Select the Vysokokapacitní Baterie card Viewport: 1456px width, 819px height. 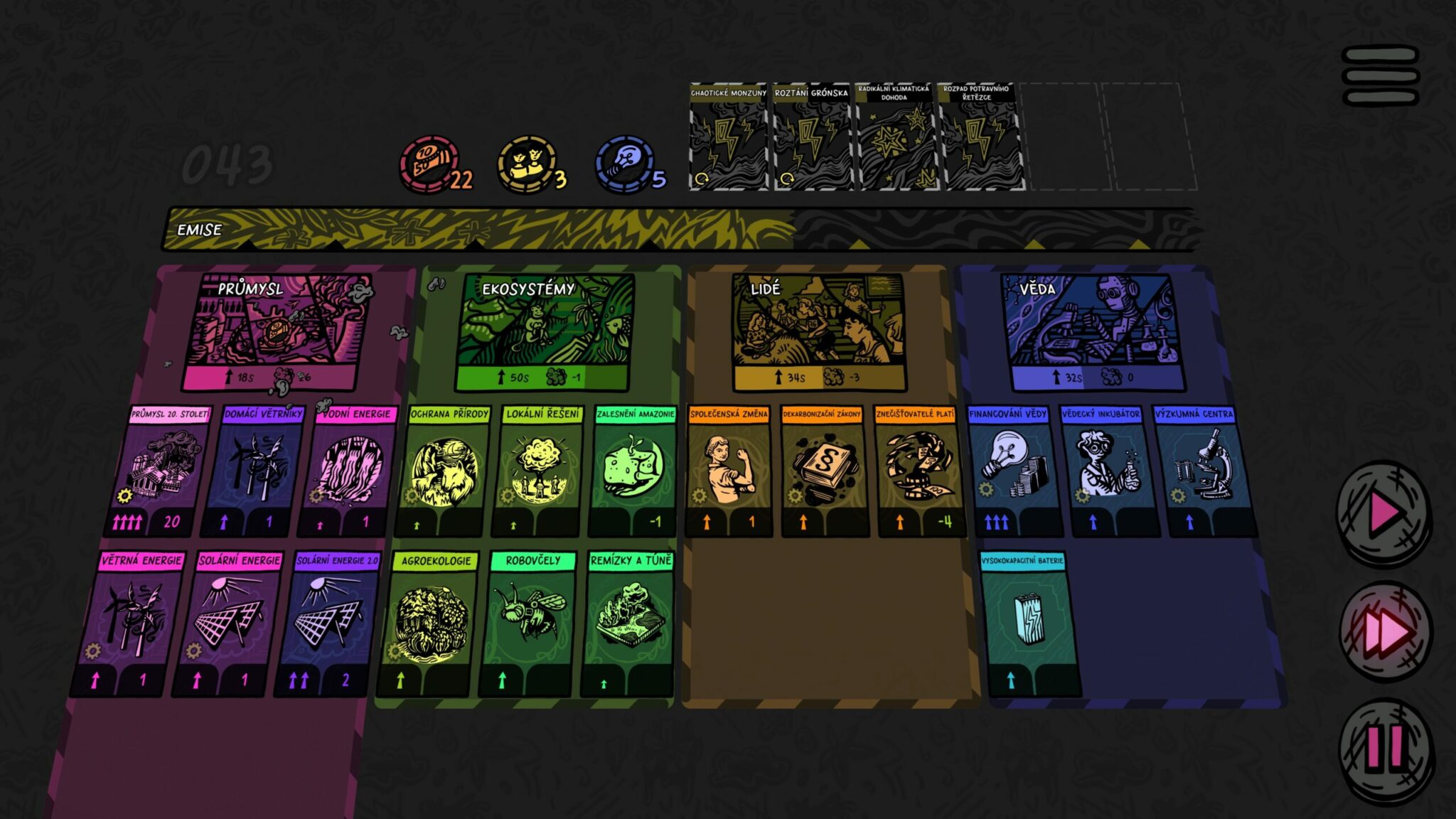pos(1026,623)
